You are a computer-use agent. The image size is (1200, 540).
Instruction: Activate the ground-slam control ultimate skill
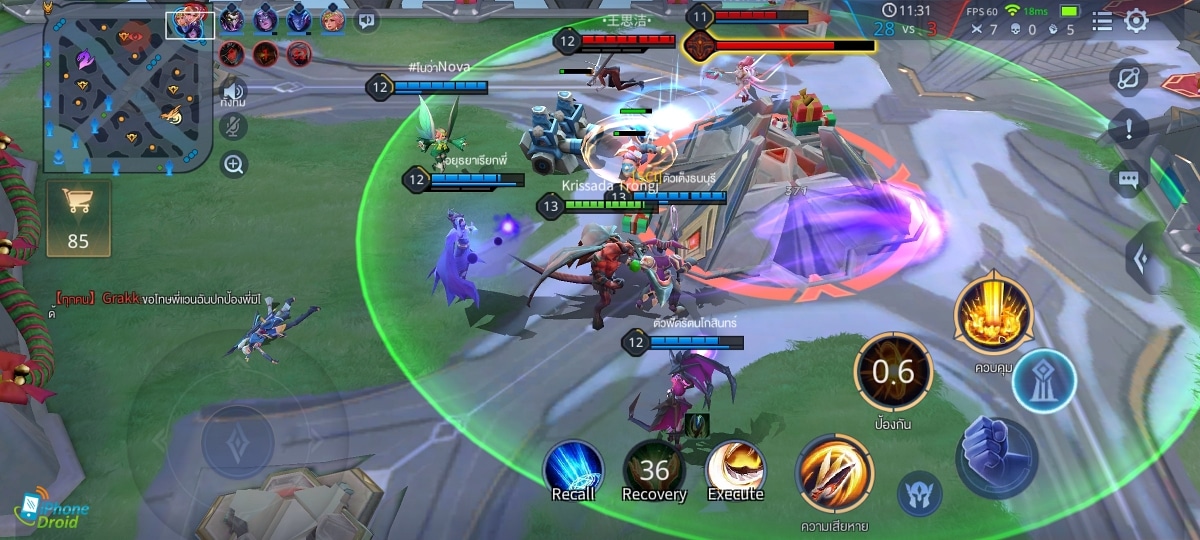pos(992,314)
